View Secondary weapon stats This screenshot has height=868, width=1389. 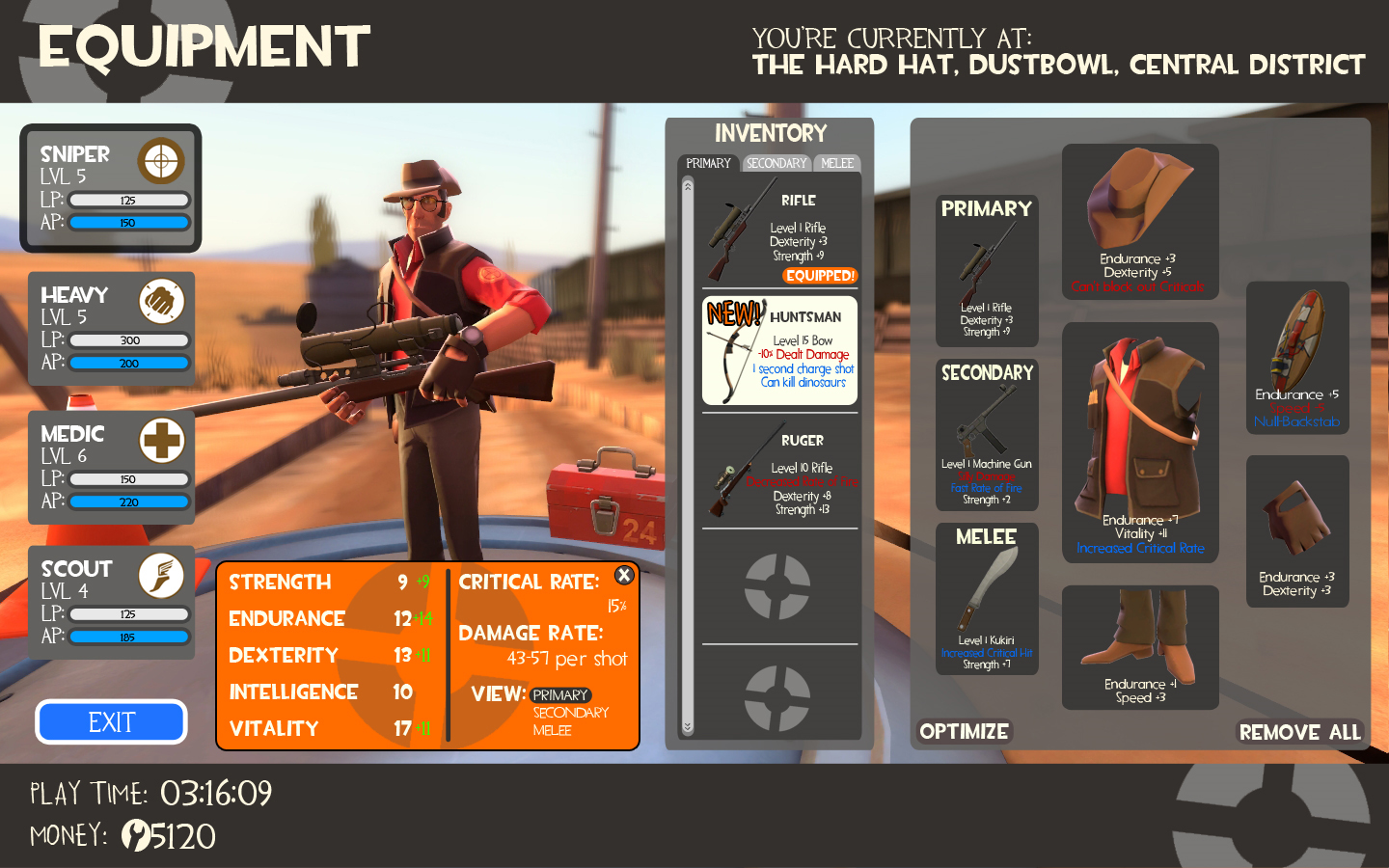[x=571, y=713]
